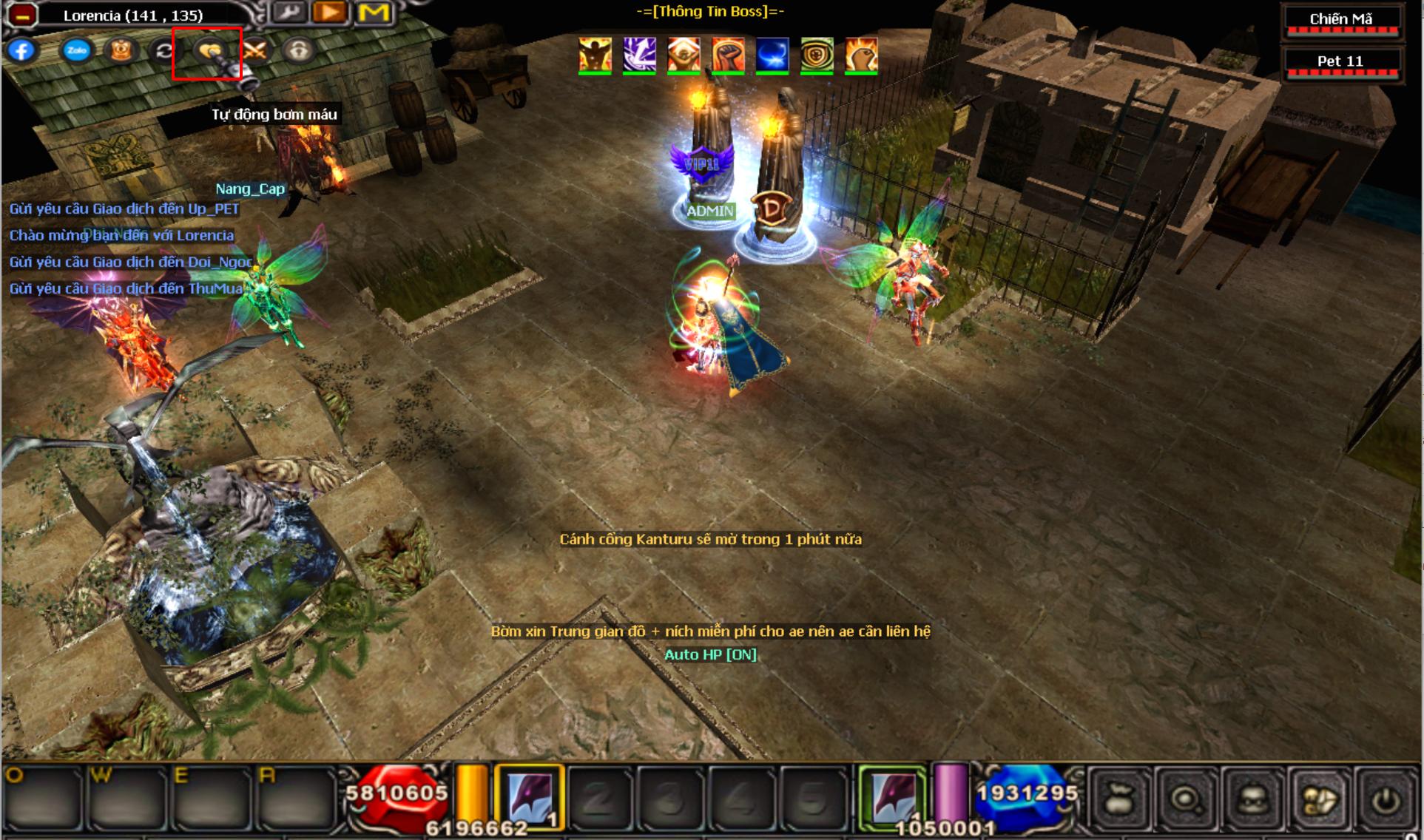Select the gold-framed skill slot numbered 1
Viewport: 1424px width, 840px height.
point(530,797)
